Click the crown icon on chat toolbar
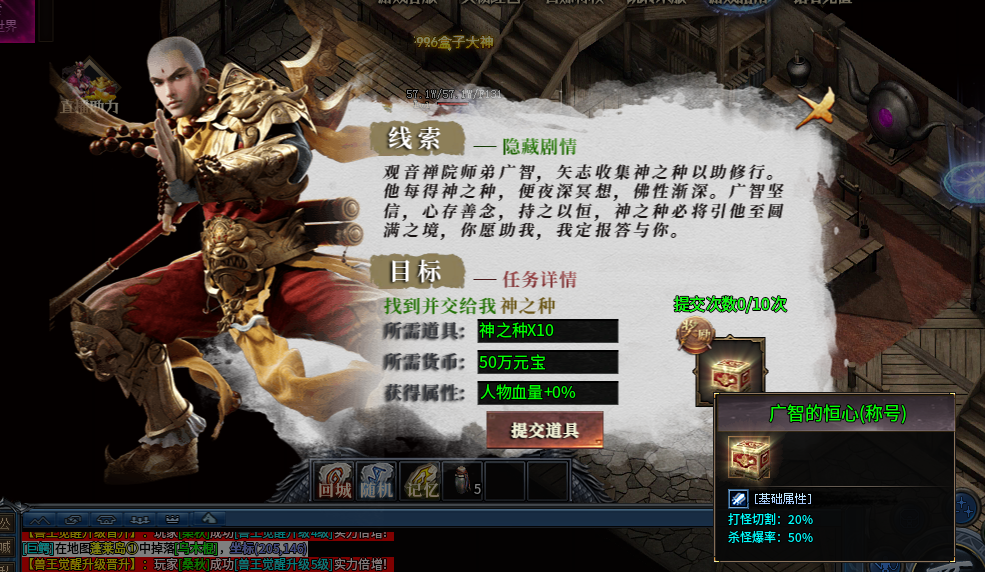 coord(174,519)
